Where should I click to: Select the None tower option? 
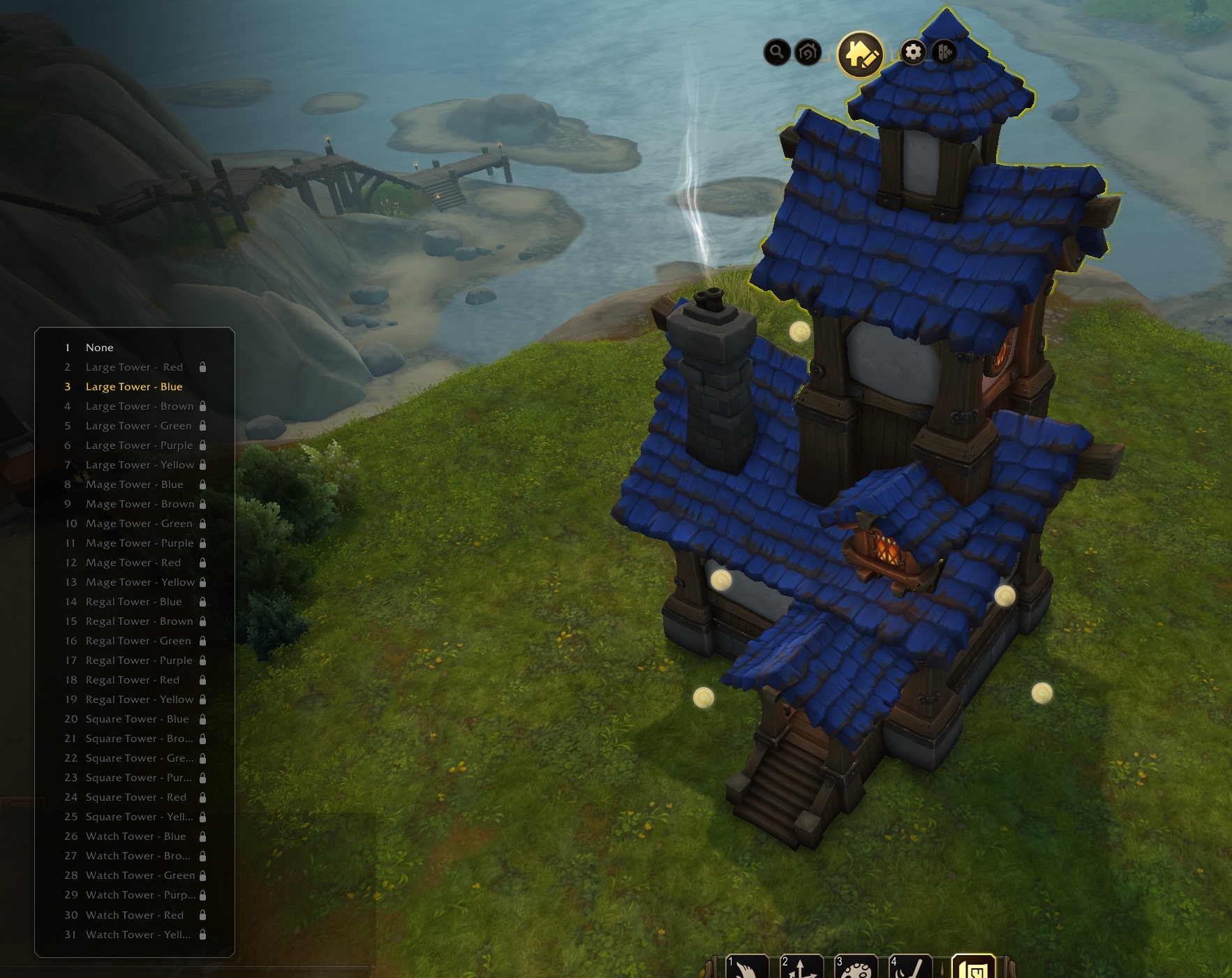[99, 348]
